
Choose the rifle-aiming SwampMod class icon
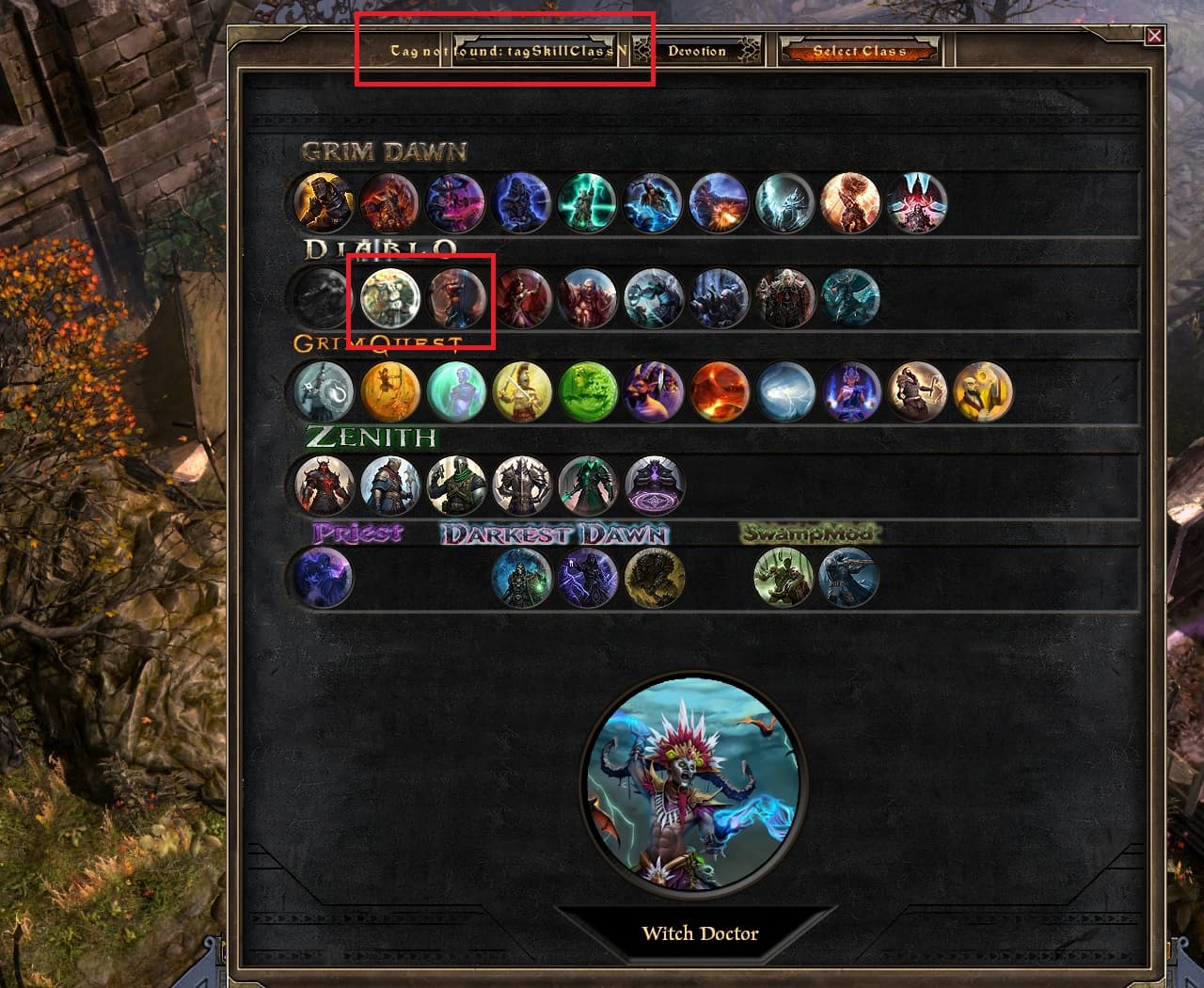(848, 577)
